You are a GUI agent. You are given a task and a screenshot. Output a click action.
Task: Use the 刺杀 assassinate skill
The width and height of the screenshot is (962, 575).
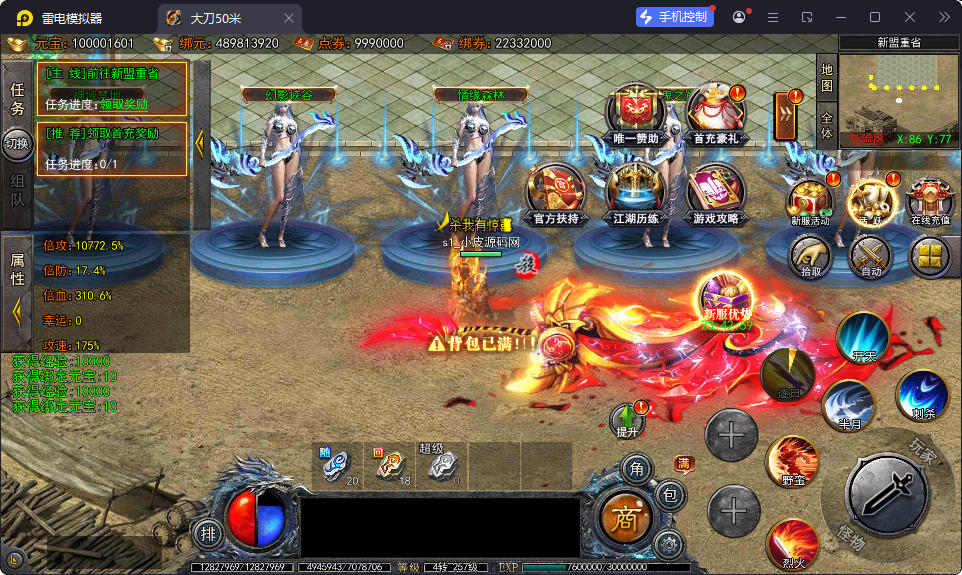(x=921, y=395)
